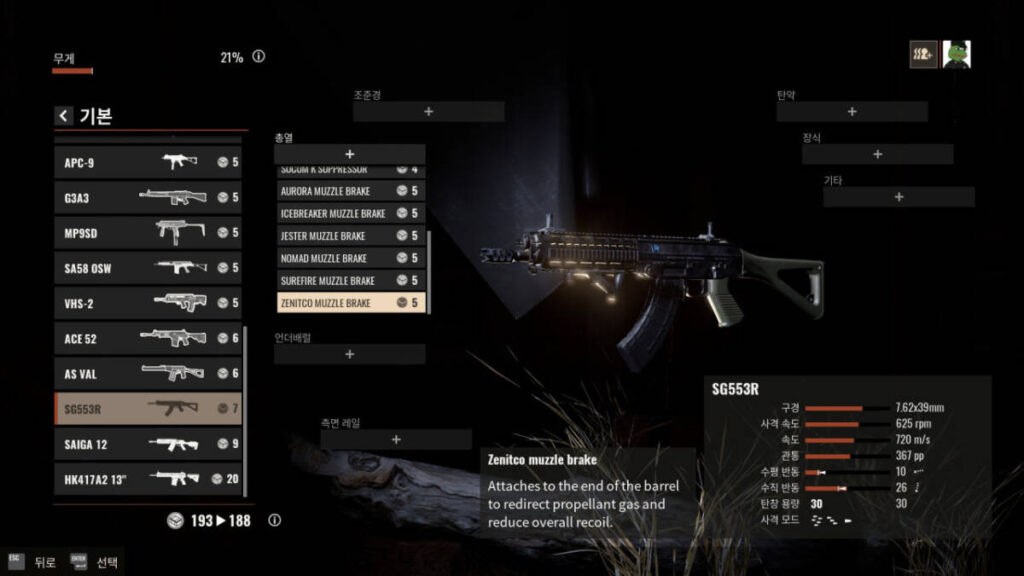
Task: Choose the VHS-2 rifle entry
Action: click(x=148, y=302)
